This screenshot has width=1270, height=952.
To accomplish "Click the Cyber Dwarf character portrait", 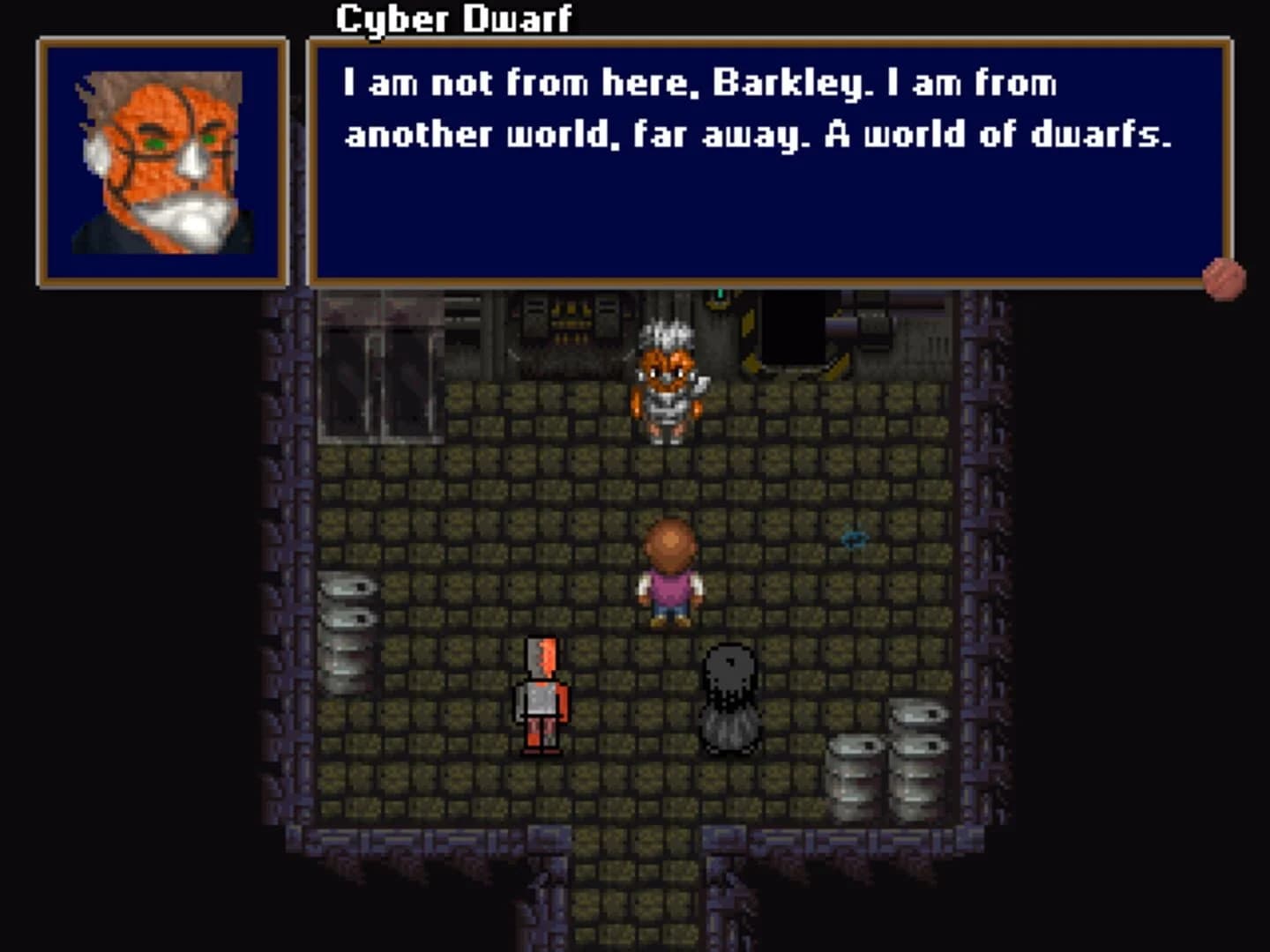I will click(163, 159).
